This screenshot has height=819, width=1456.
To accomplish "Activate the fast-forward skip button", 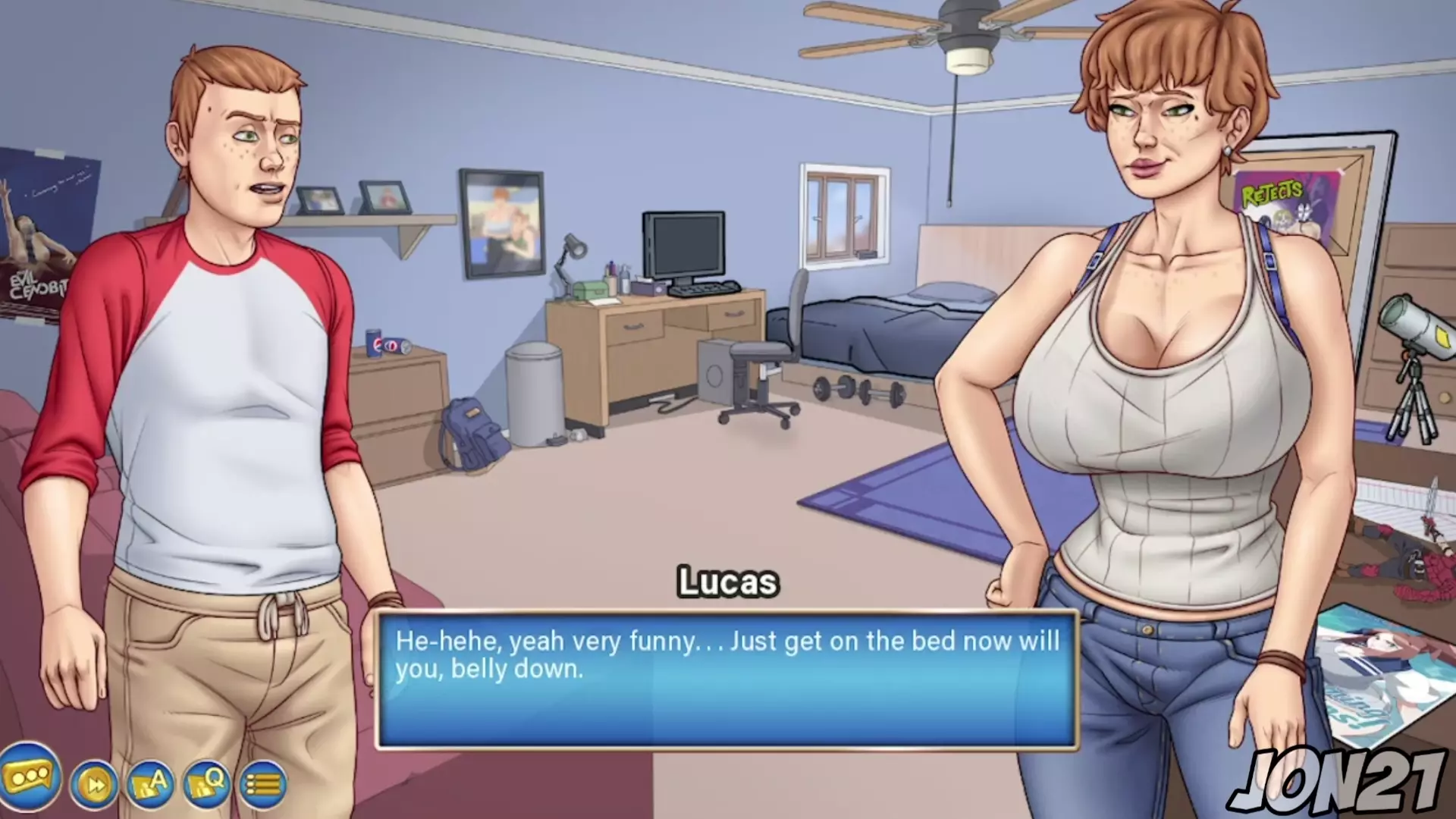I will point(95,784).
